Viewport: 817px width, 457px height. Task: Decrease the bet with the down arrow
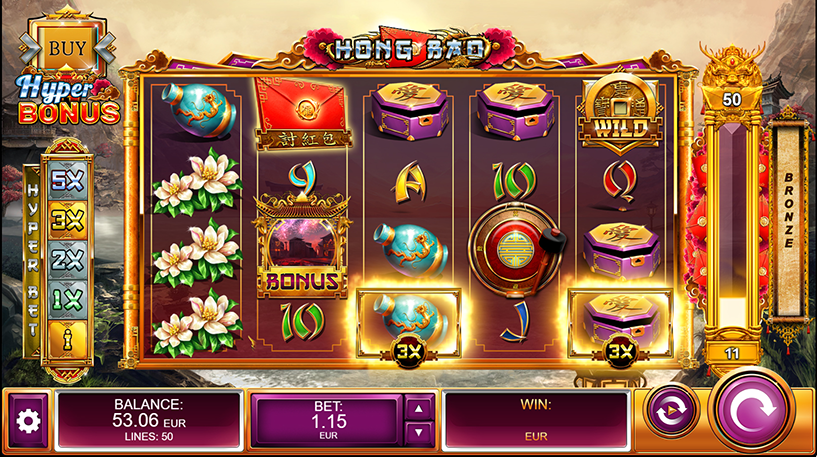(420, 433)
